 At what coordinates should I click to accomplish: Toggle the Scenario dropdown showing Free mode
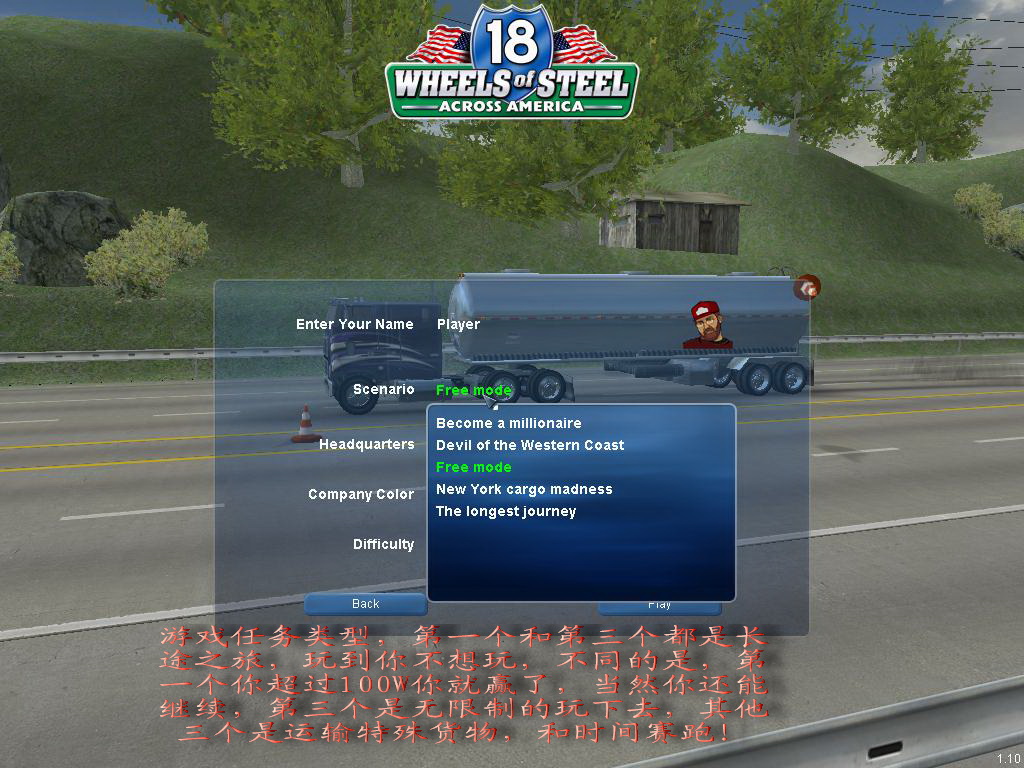coord(473,389)
